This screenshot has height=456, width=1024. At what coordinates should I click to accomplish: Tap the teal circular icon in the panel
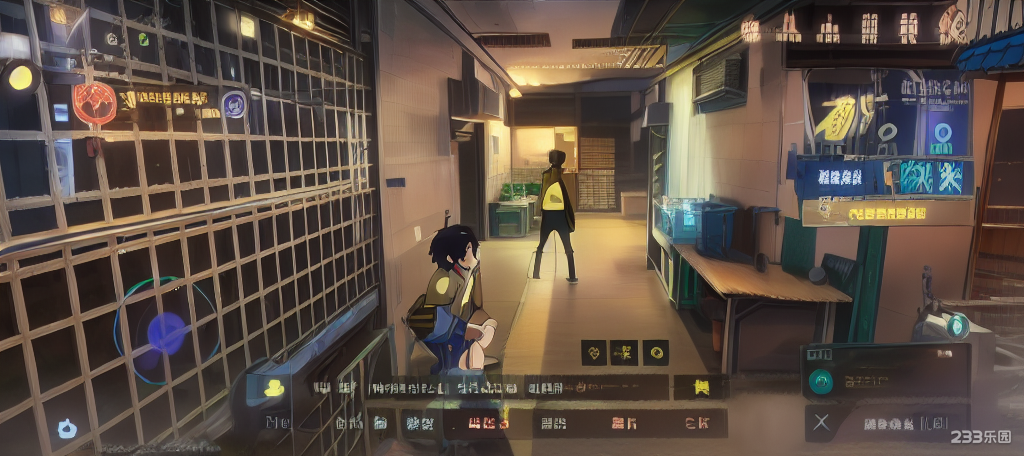[x=821, y=380]
